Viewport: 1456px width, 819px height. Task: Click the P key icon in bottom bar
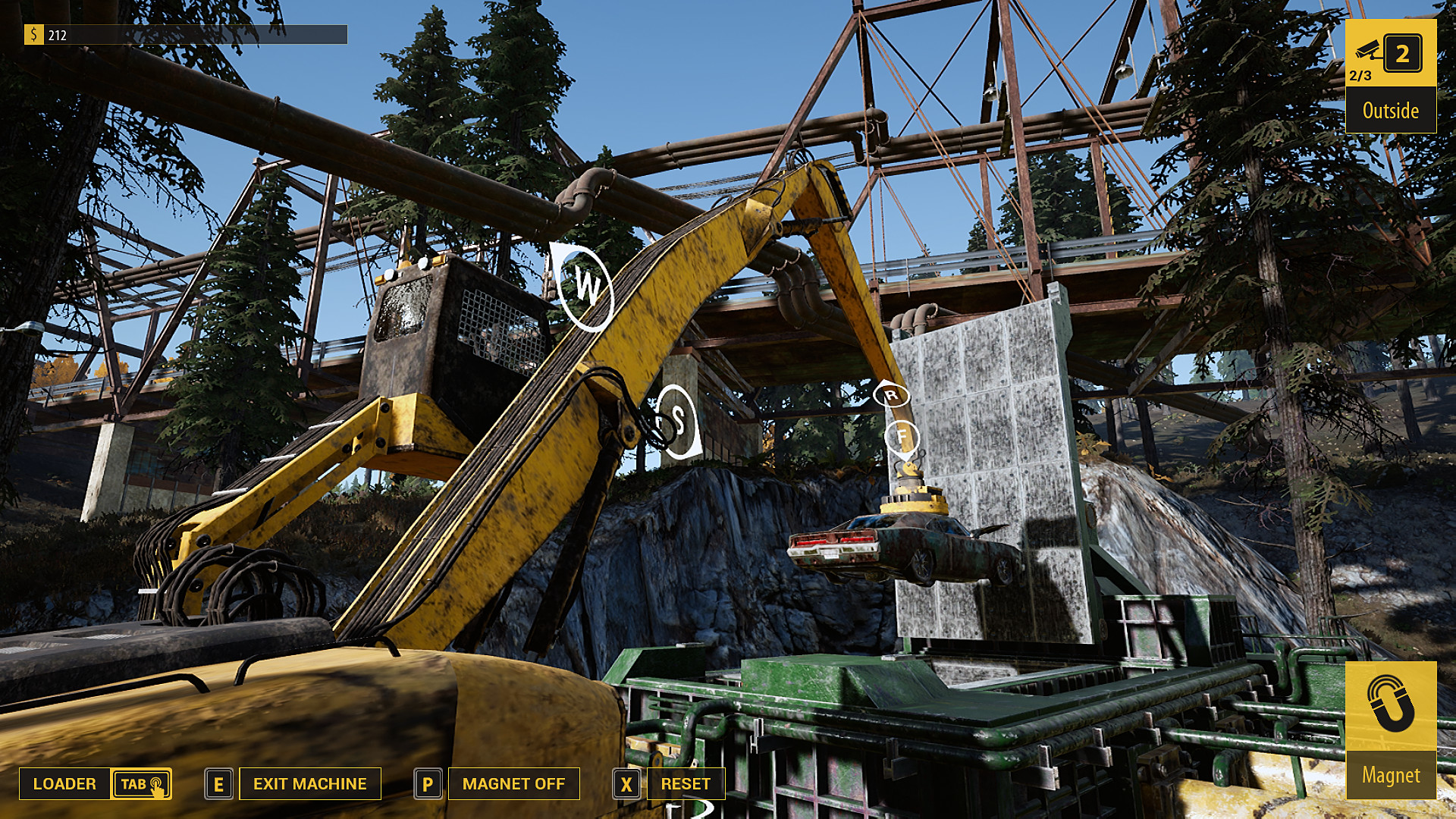[428, 783]
